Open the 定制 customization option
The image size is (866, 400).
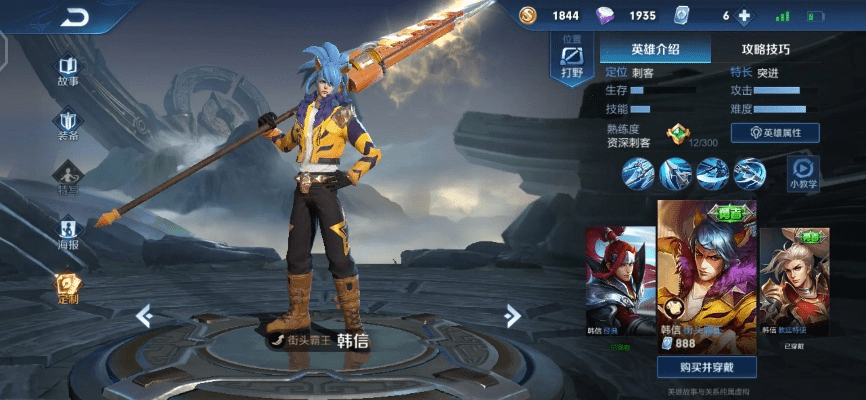click(x=68, y=288)
